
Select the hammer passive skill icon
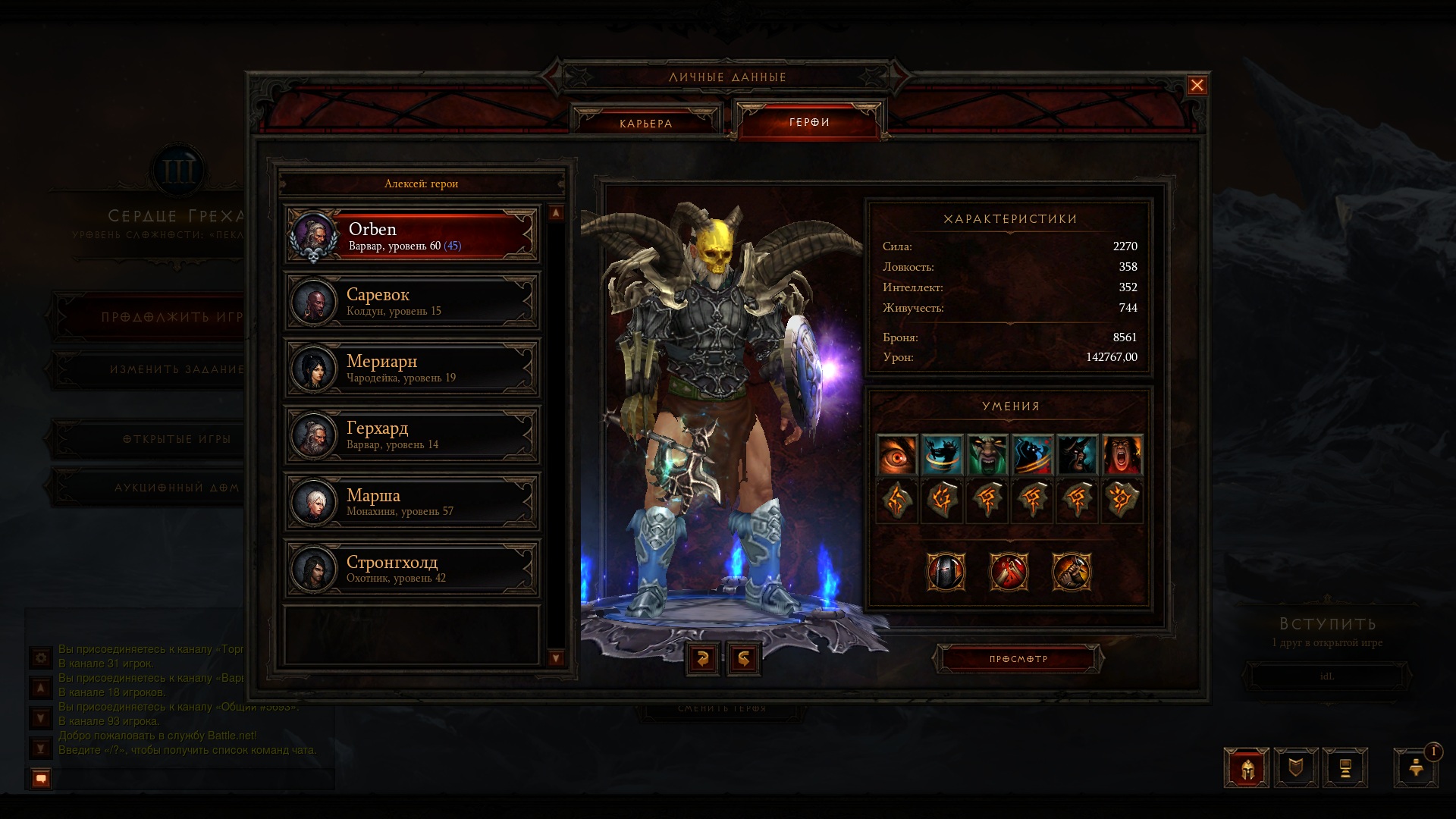tap(1072, 572)
